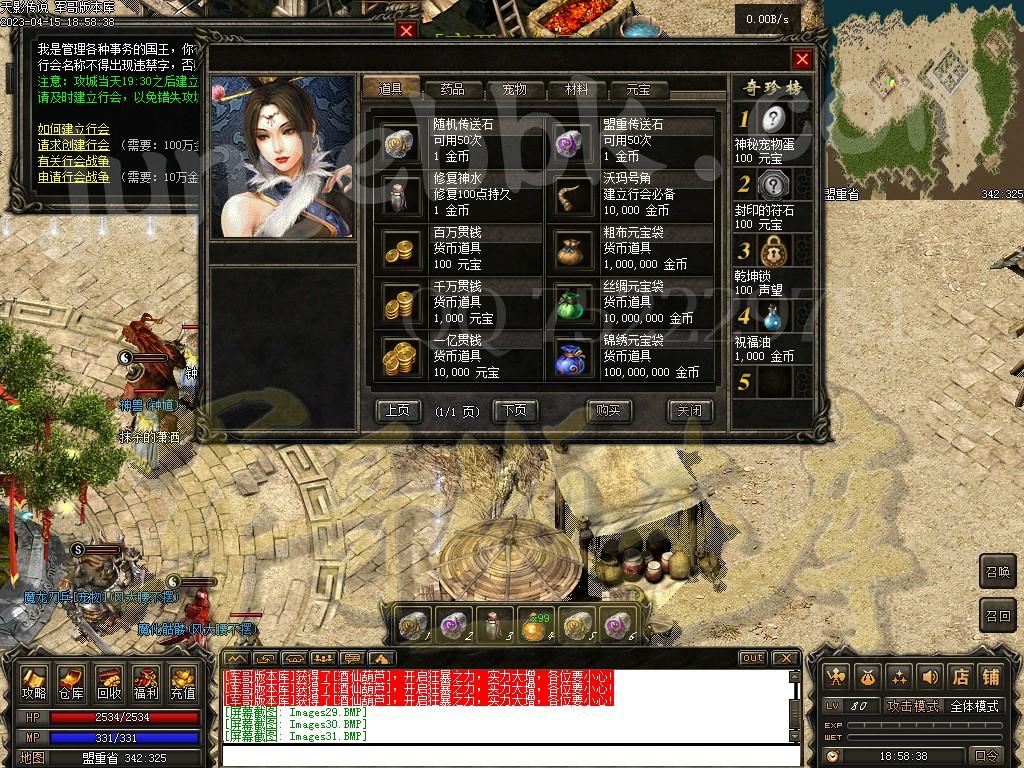Click the 购买 buy button
1024x768 pixels.
pyautogui.click(x=608, y=410)
